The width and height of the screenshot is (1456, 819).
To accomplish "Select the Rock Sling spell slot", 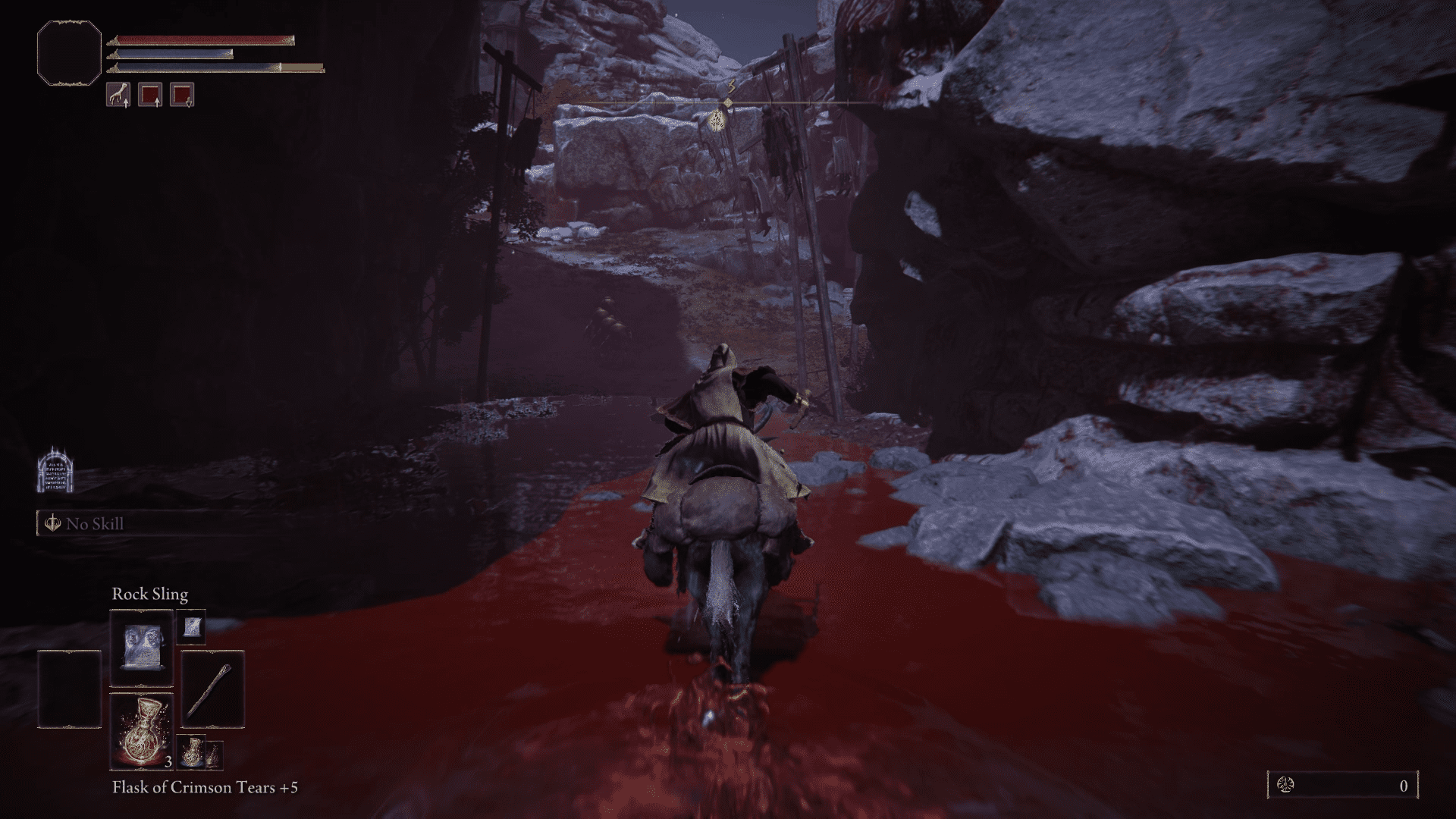I will [142, 648].
